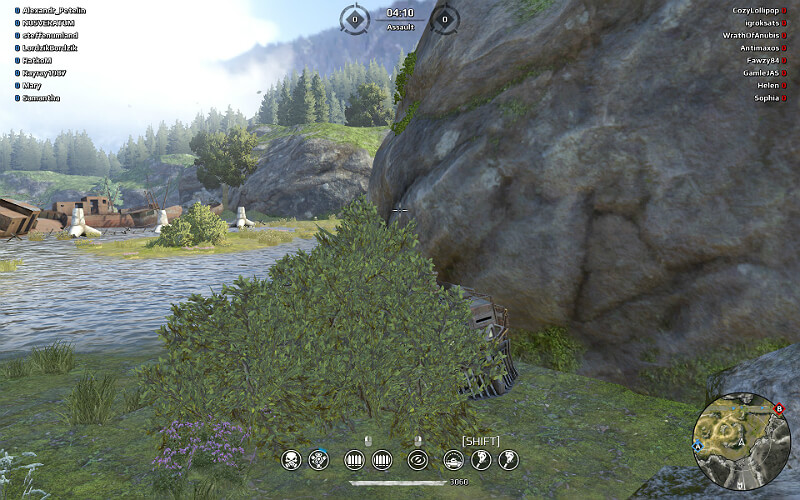Click the car jack vehicle icon

pyautogui.click(x=453, y=460)
